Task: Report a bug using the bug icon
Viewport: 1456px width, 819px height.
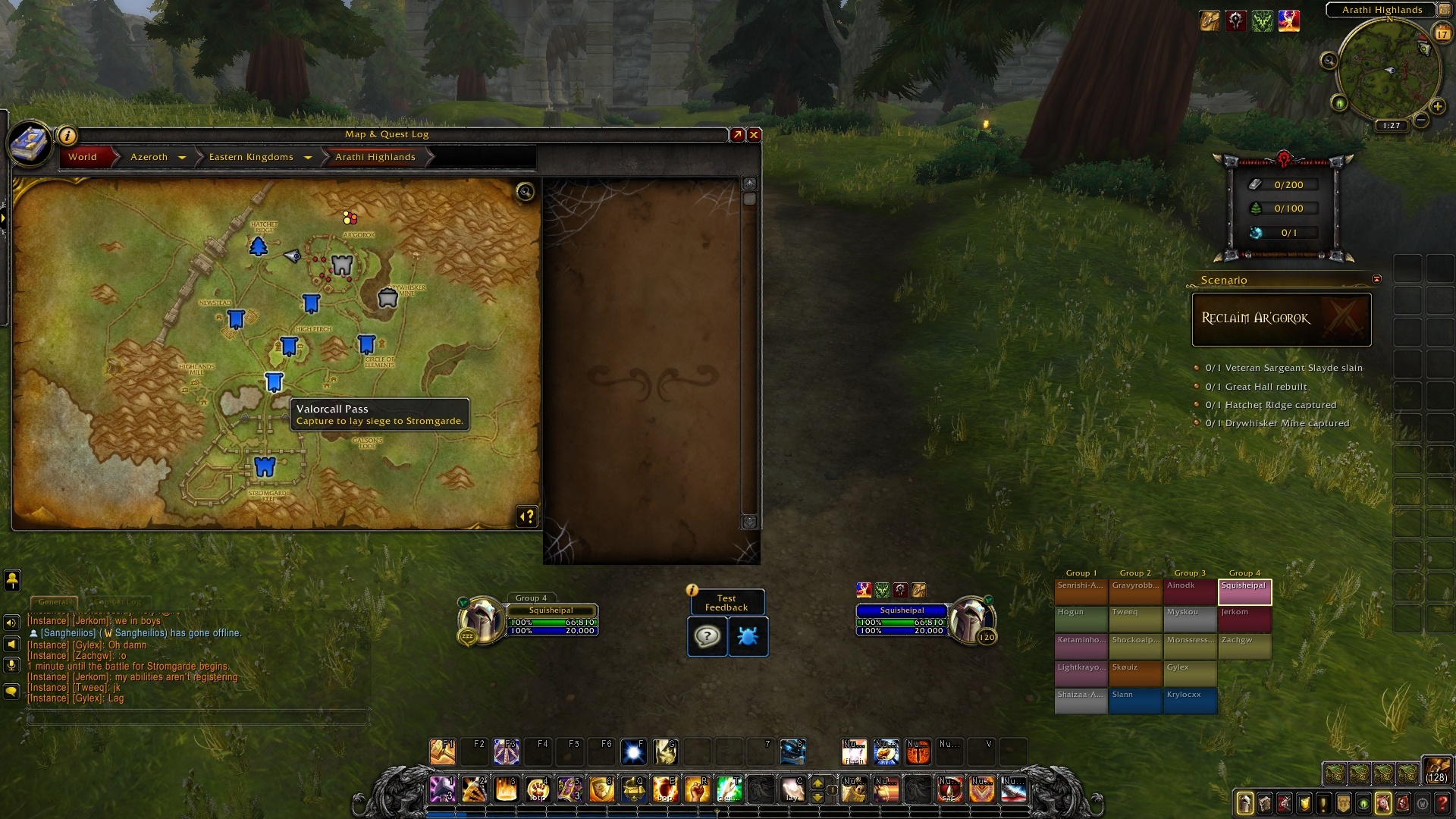Action: click(748, 637)
